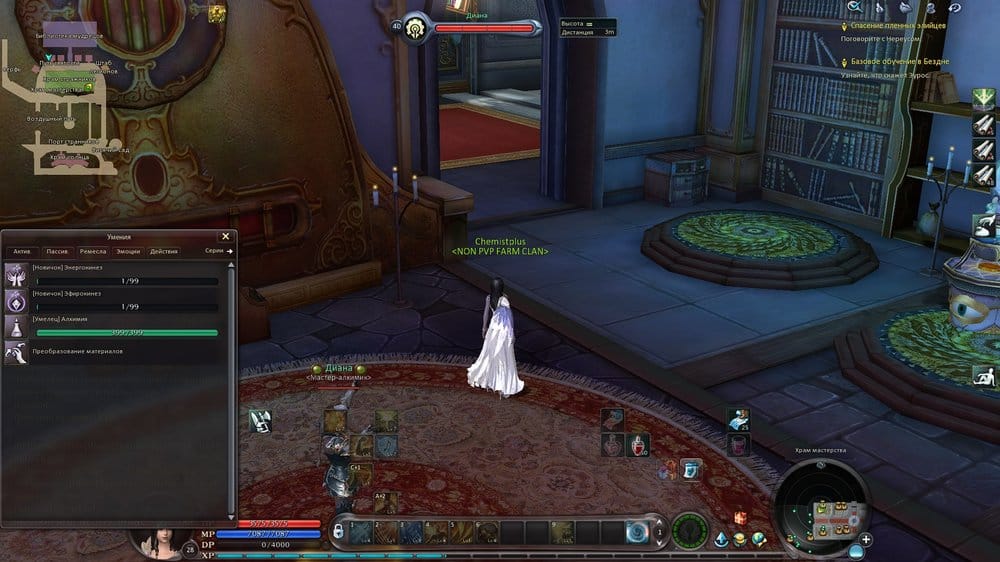This screenshot has width=1000, height=562.
Task: Click the green down-arrow icon on right edge
Action: (984, 98)
